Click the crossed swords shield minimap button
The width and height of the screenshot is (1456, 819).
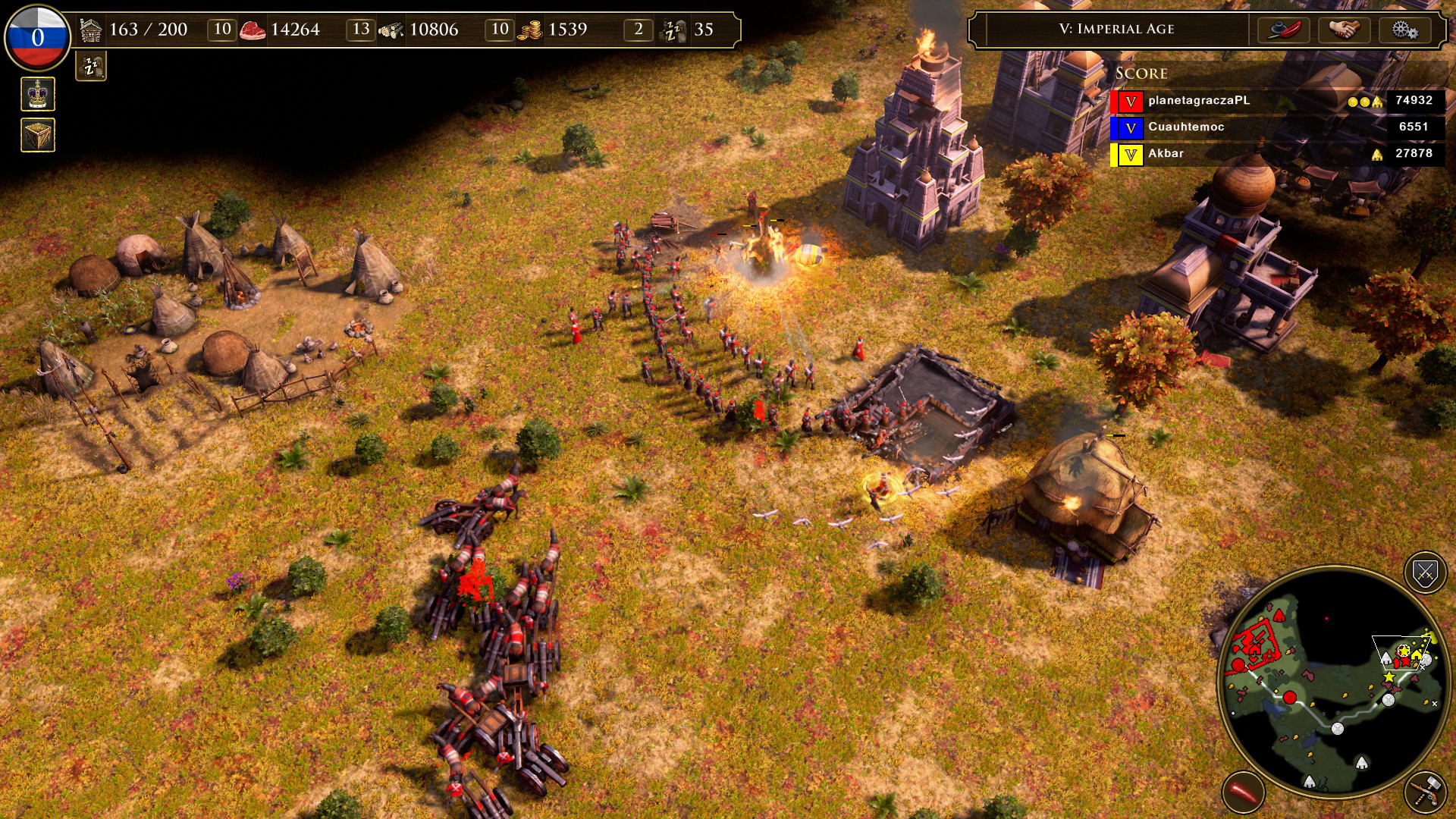click(1425, 573)
